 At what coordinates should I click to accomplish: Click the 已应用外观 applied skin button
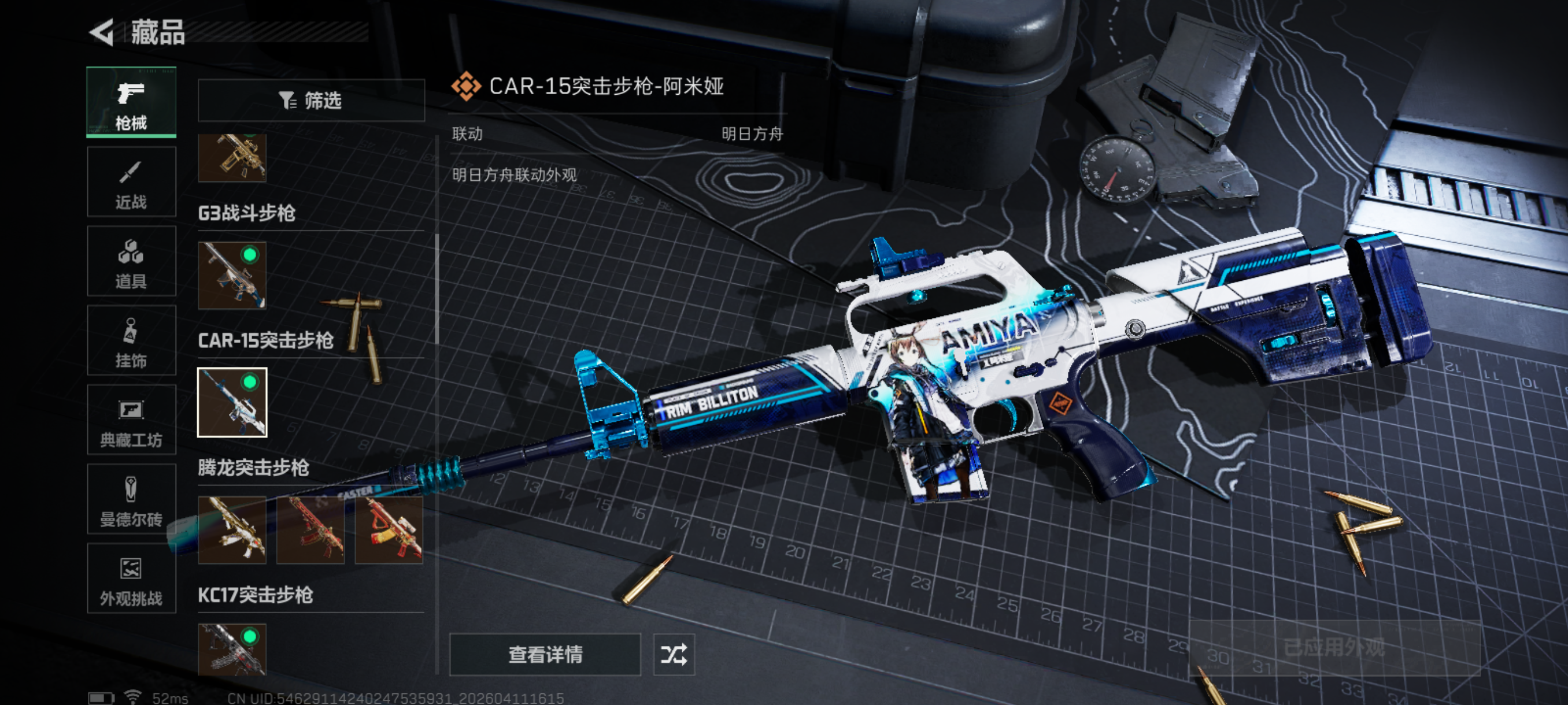(x=1334, y=648)
